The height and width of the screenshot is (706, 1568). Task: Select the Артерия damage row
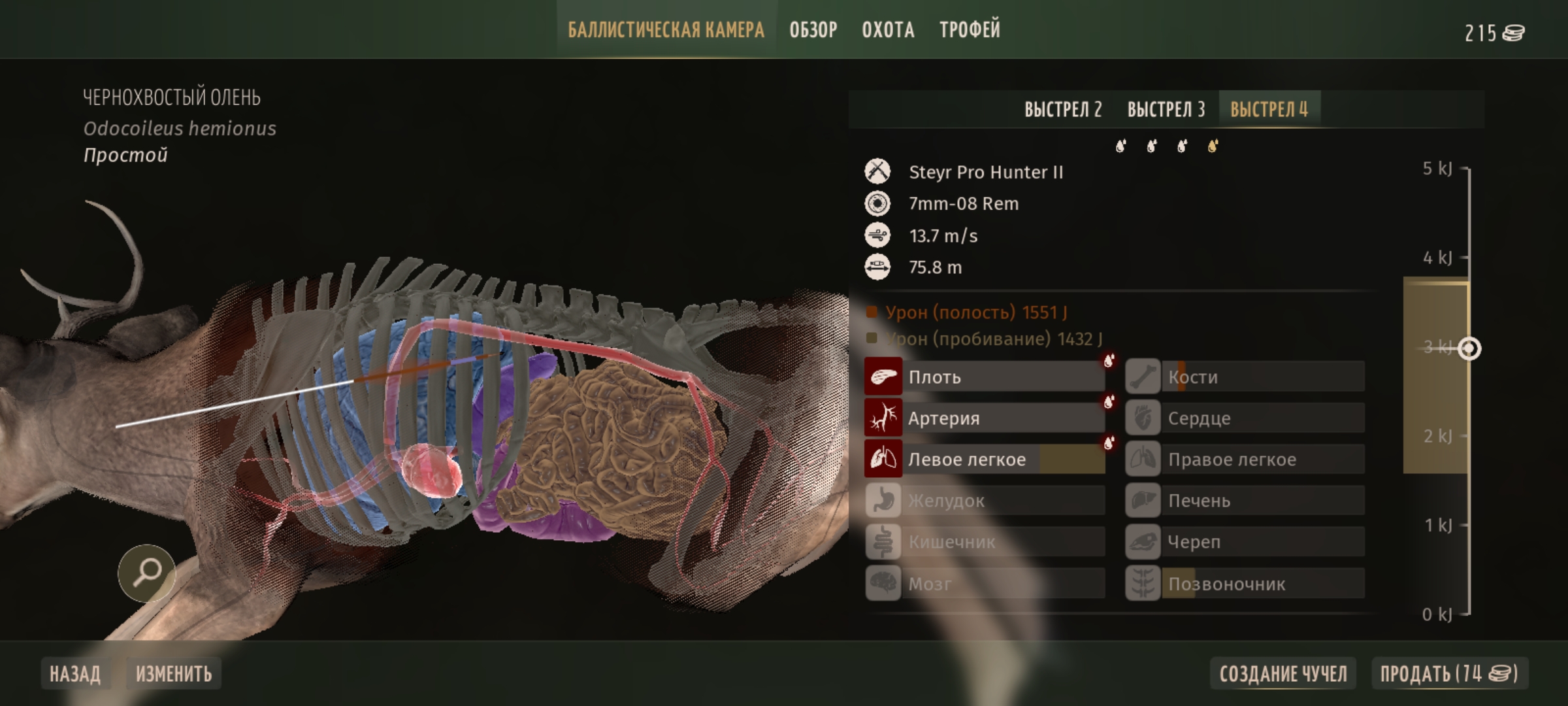pyautogui.click(x=985, y=418)
